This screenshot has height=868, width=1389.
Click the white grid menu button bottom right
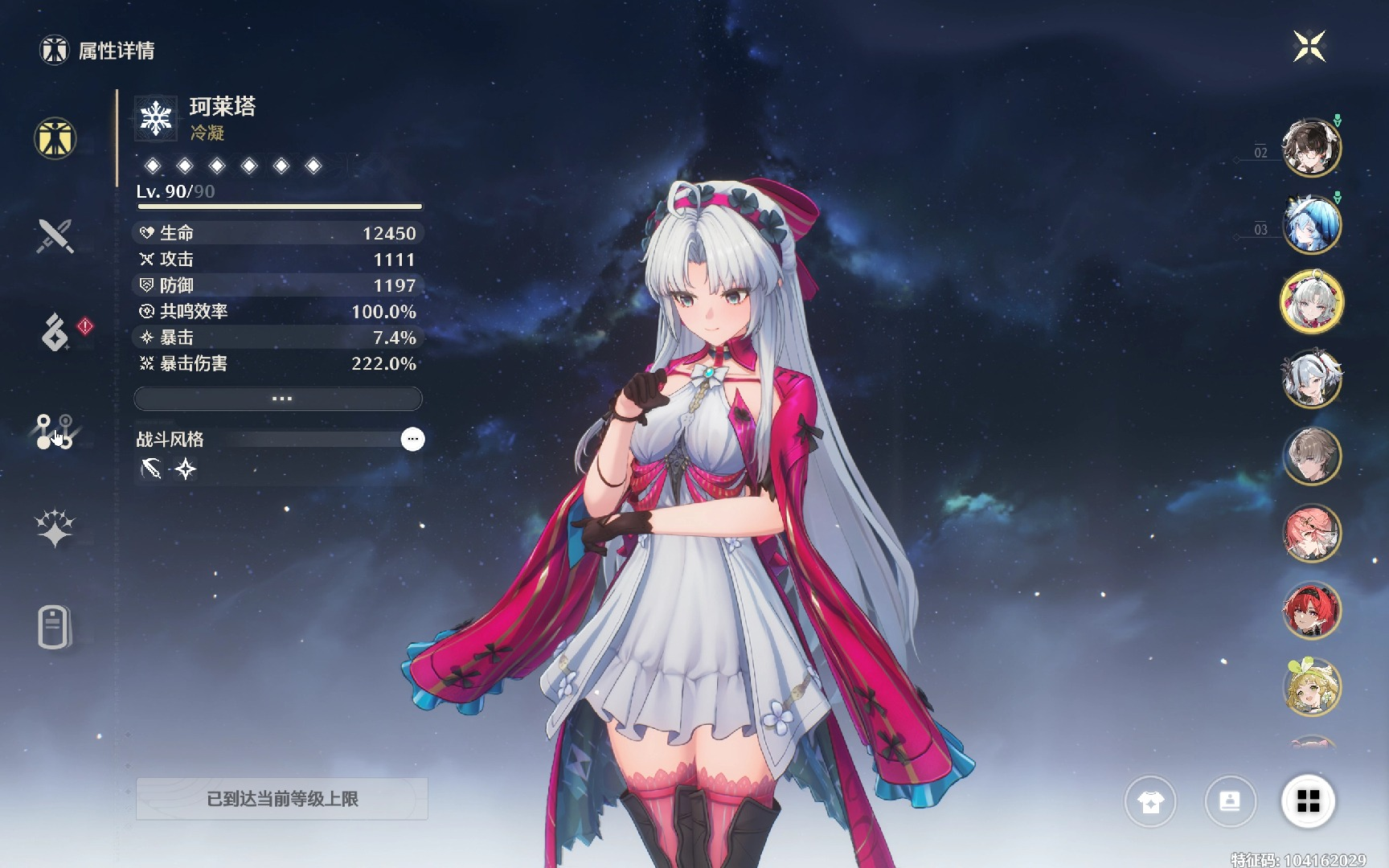coord(1309,801)
